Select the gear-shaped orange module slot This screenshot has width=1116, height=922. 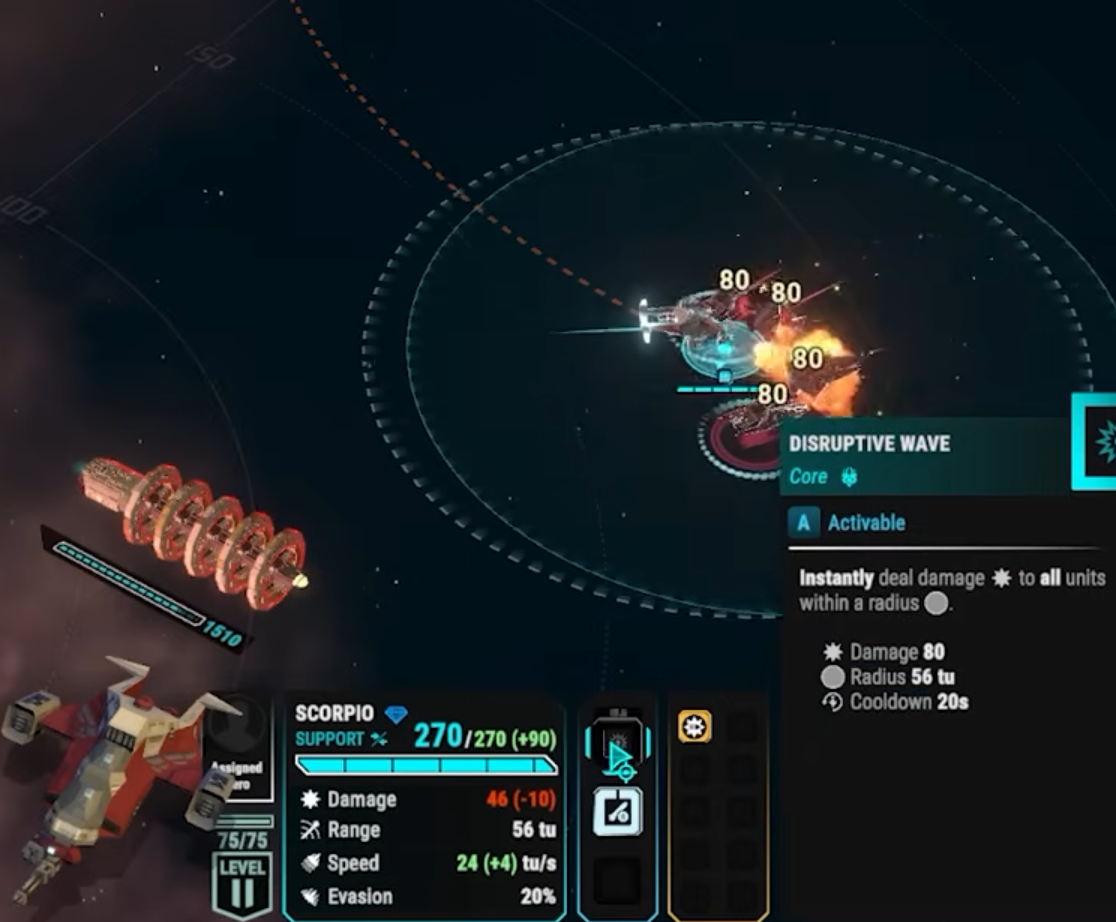pyautogui.click(x=694, y=727)
